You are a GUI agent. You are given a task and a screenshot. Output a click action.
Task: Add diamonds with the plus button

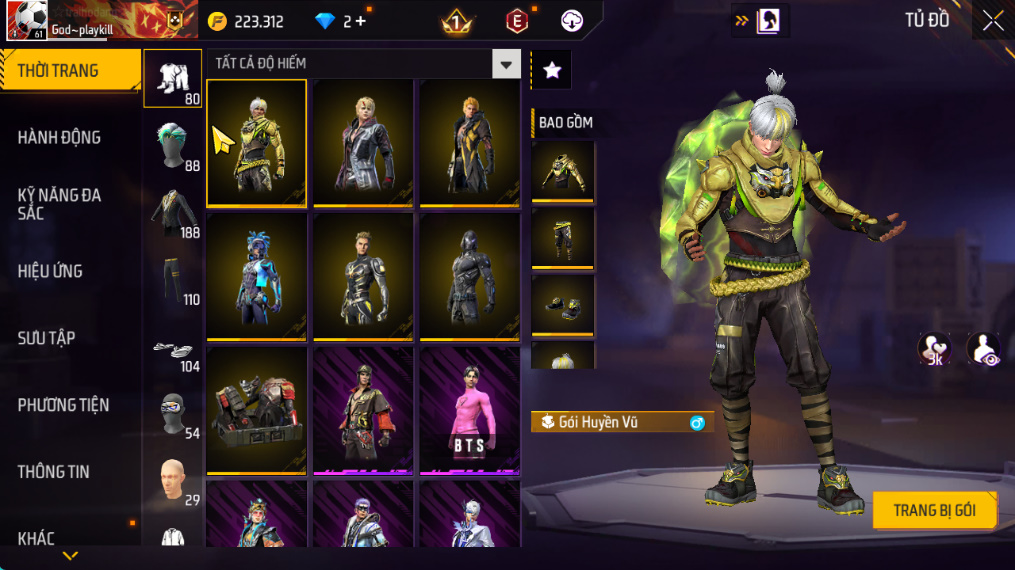click(x=361, y=22)
